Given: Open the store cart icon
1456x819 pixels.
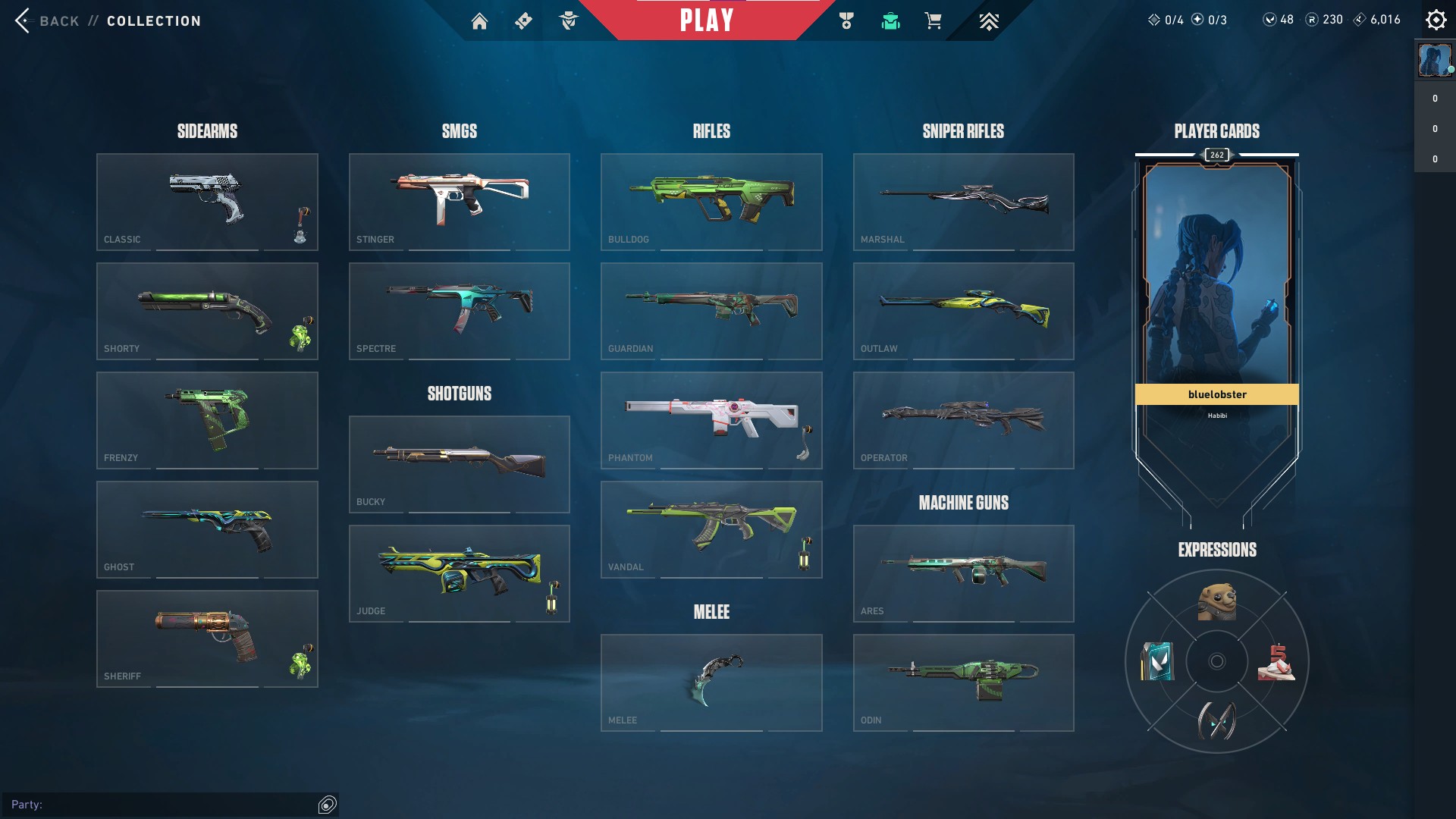Looking at the screenshot, I should 933,21.
